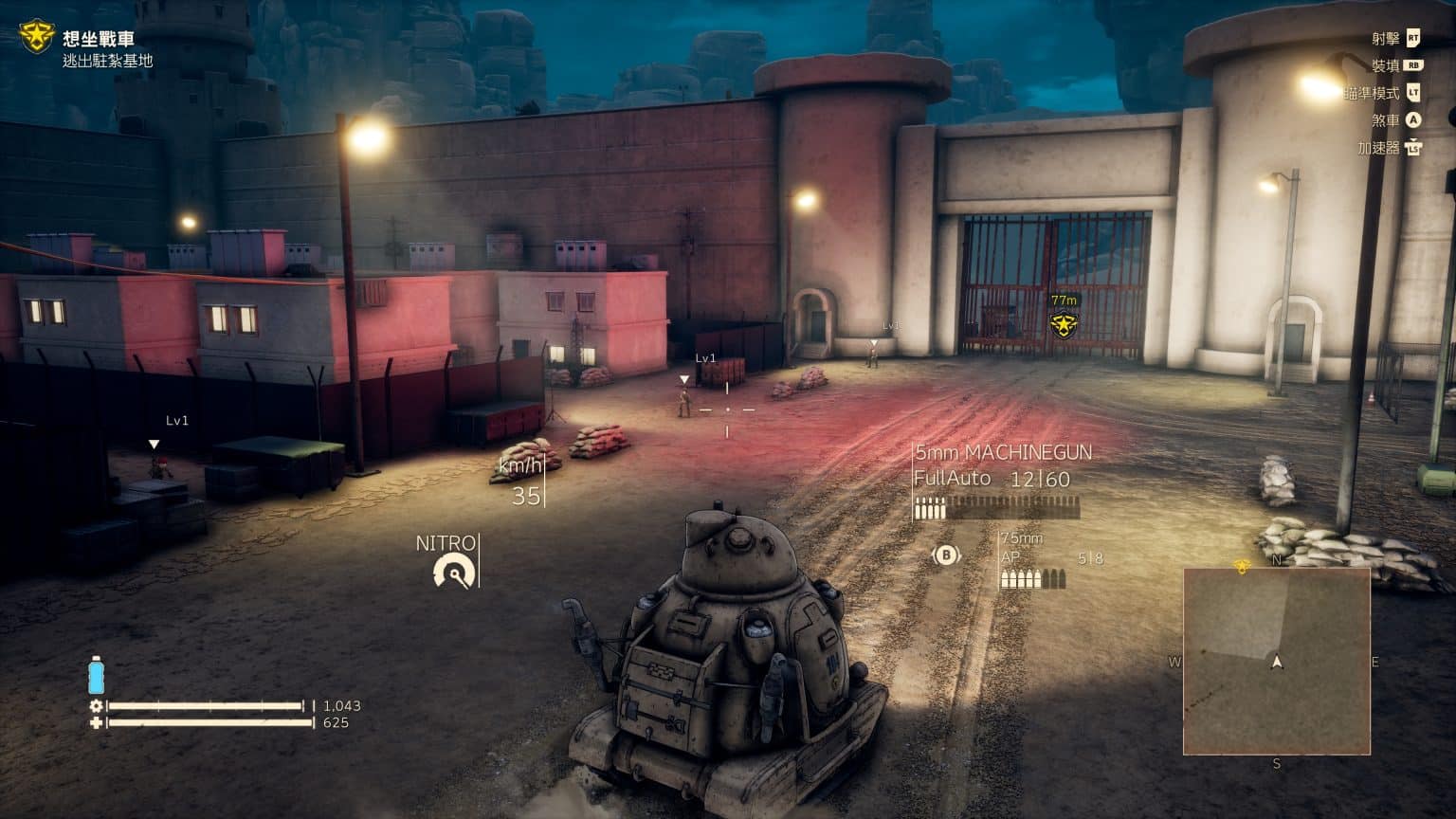Click the blue water bottle icon
The height and width of the screenshot is (819, 1456).
pyautogui.click(x=96, y=677)
